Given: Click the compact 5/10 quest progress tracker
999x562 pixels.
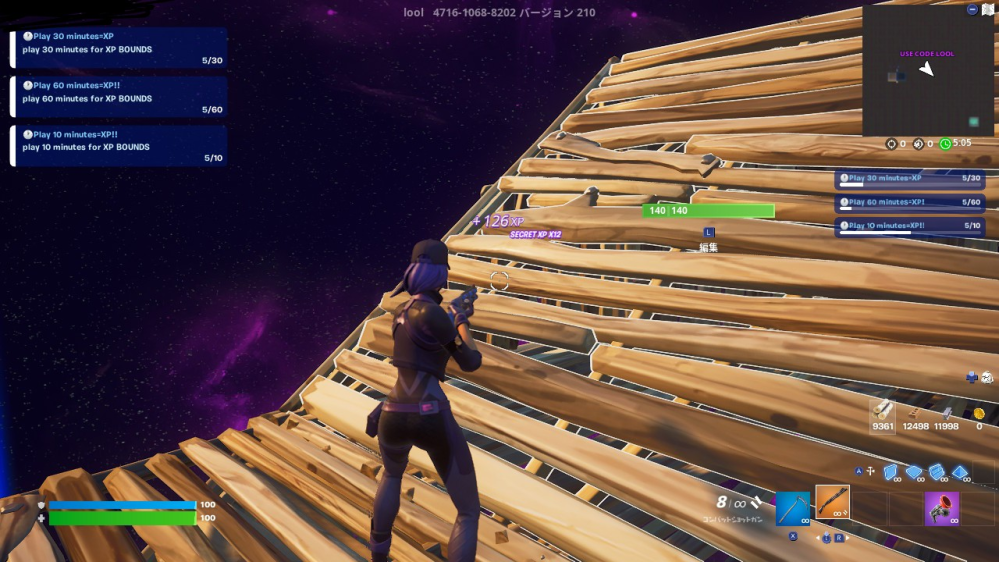Looking at the screenshot, I should point(910,227).
